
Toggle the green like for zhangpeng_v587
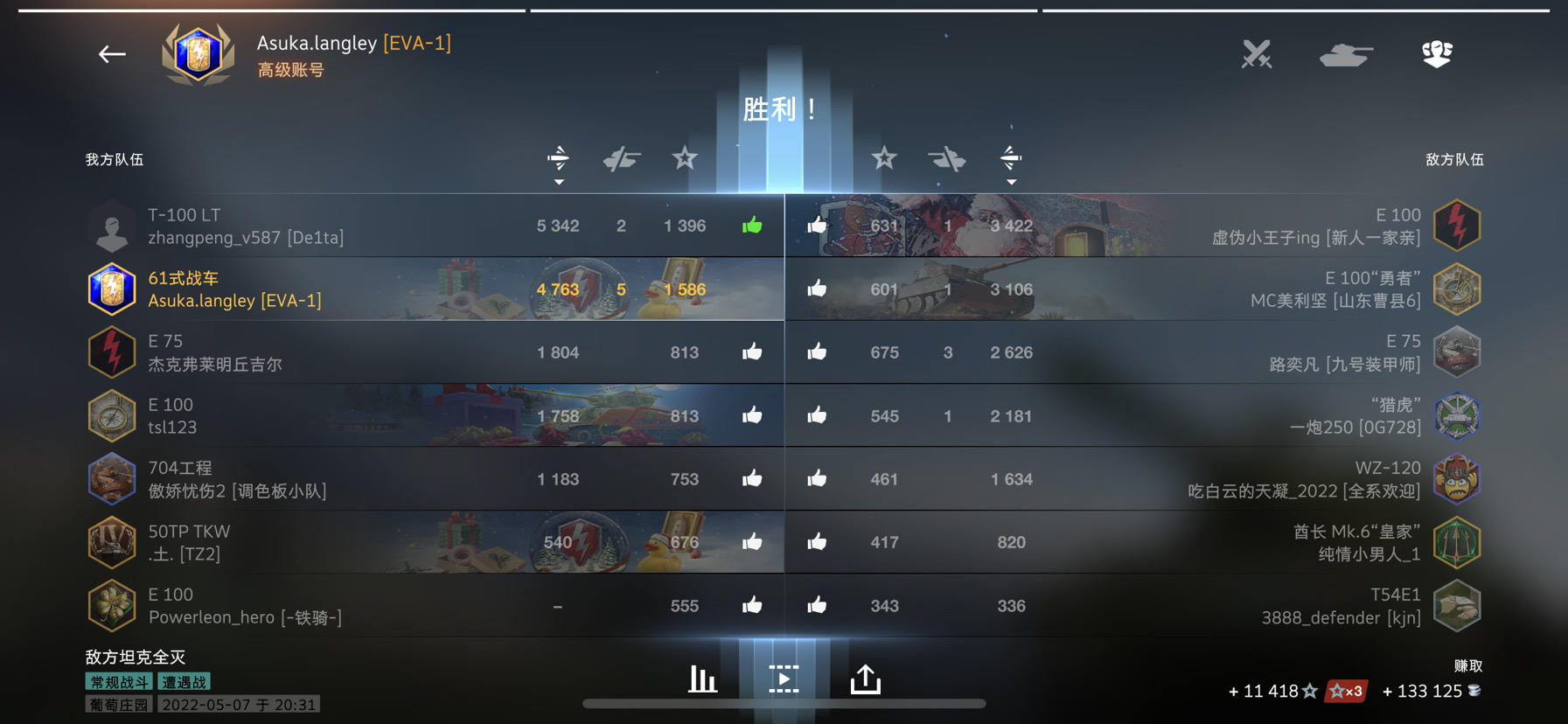pyautogui.click(x=753, y=225)
